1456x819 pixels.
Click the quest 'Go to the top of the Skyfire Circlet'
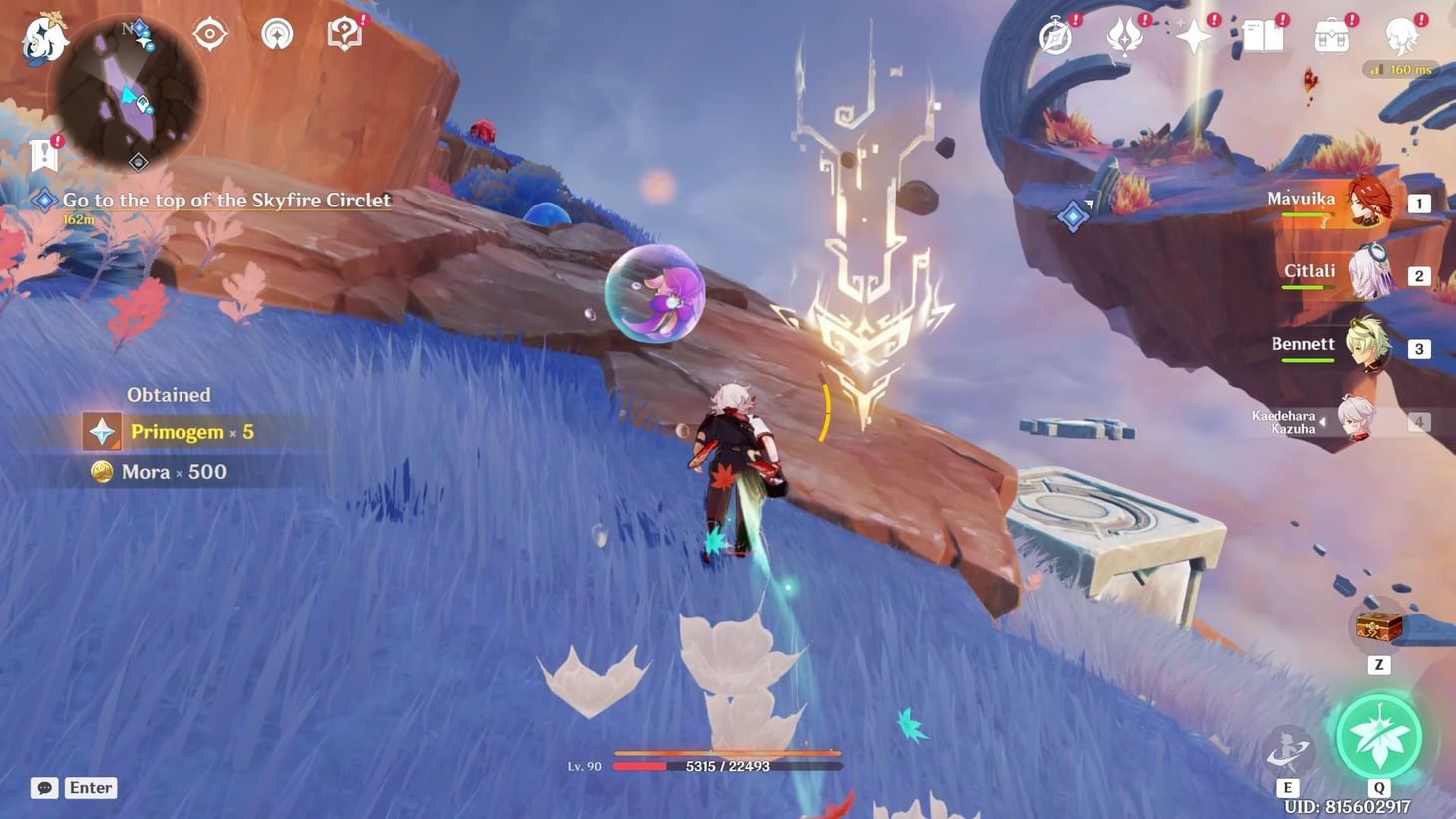coord(226,200)
